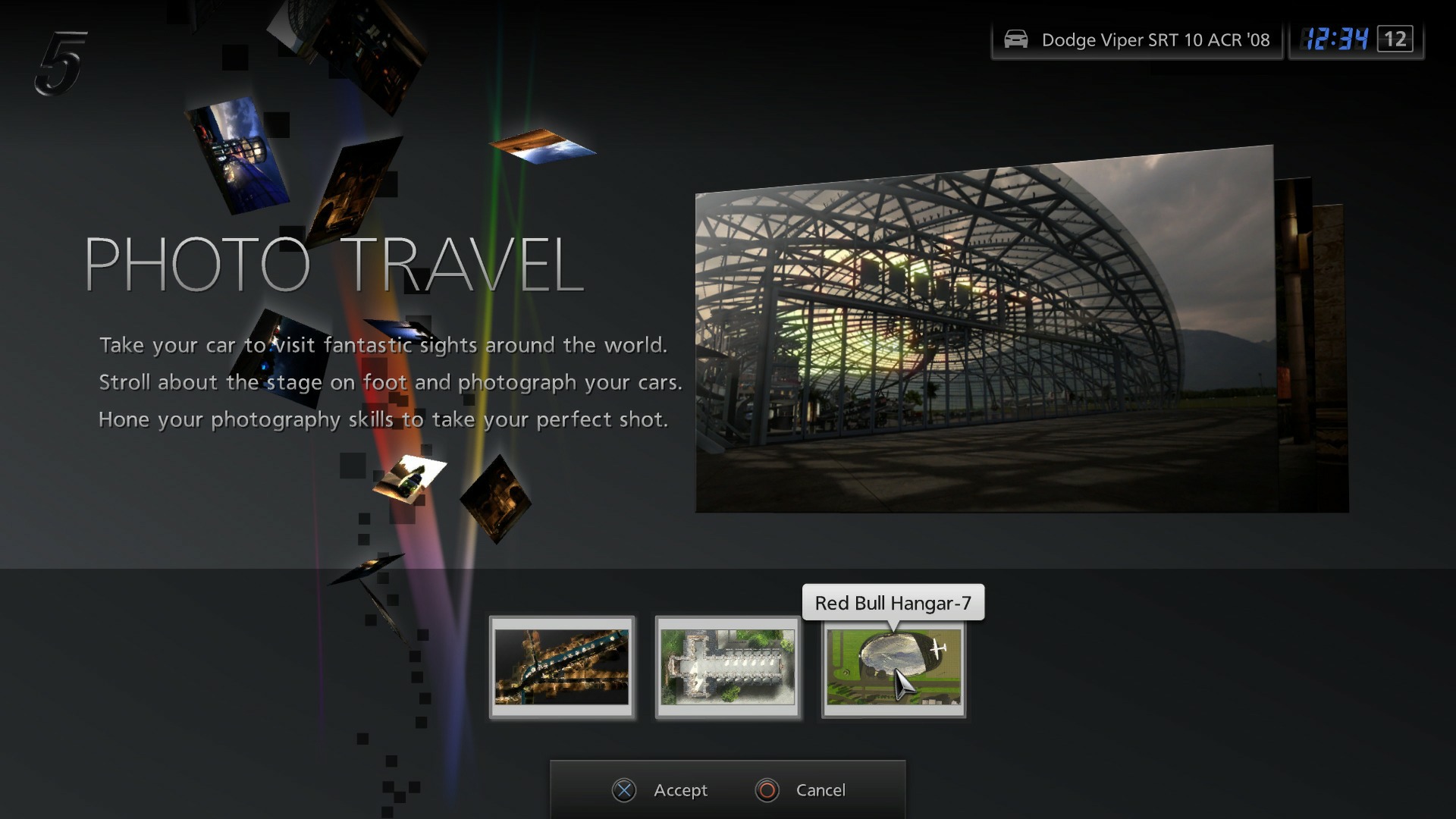Click the car icon next to Dodge Viper name

pos(1016,39)
